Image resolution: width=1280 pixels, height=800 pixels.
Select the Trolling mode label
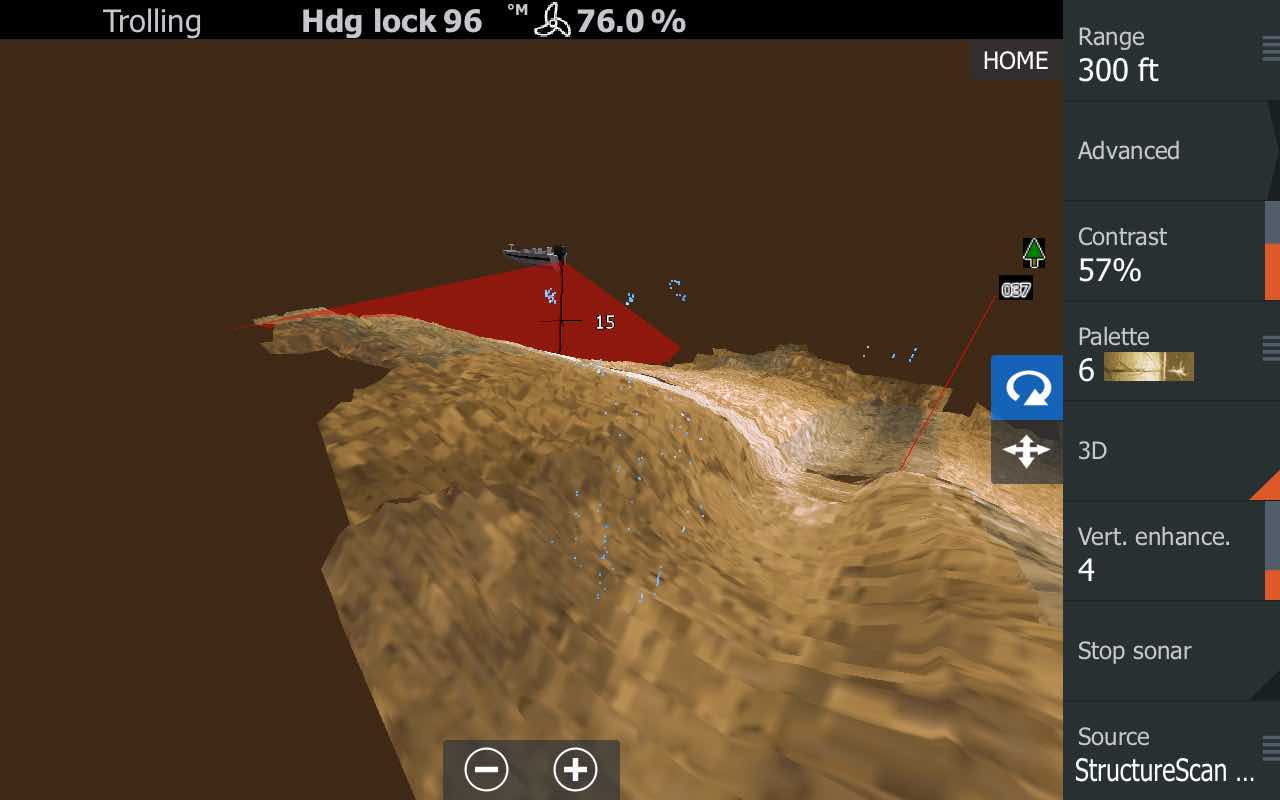pos(152,20)
